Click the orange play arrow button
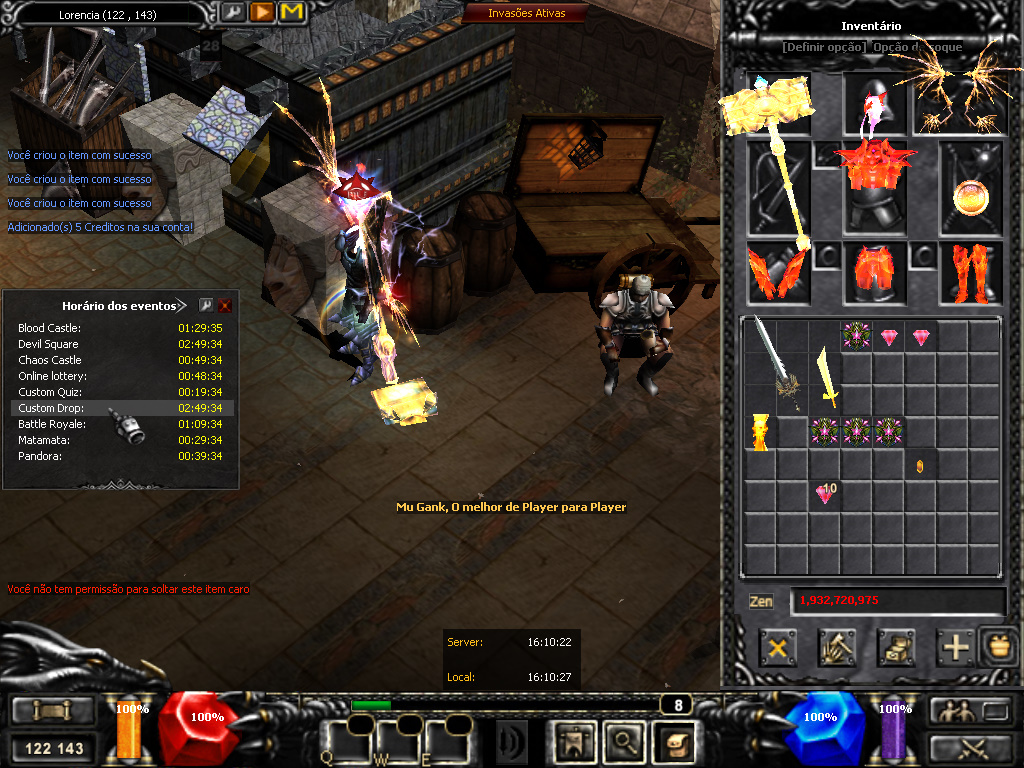 point(262,12)
